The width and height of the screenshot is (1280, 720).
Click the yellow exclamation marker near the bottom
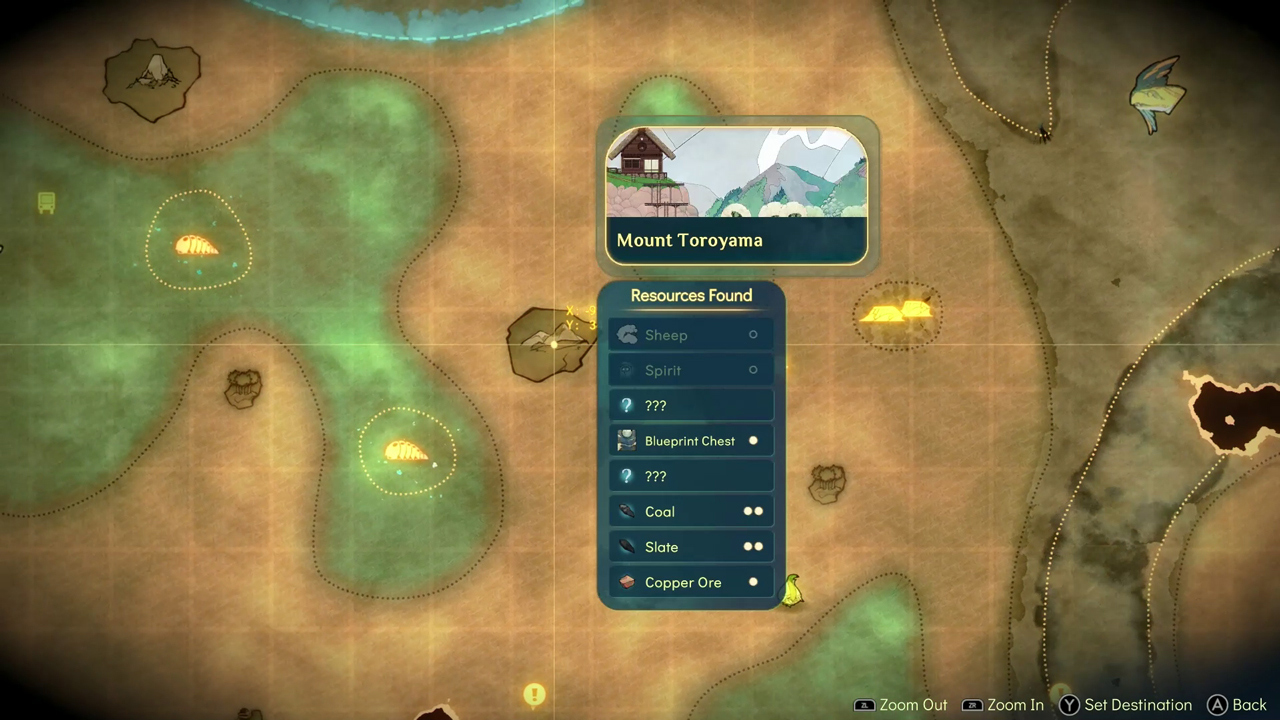click(x=534, y=694)
